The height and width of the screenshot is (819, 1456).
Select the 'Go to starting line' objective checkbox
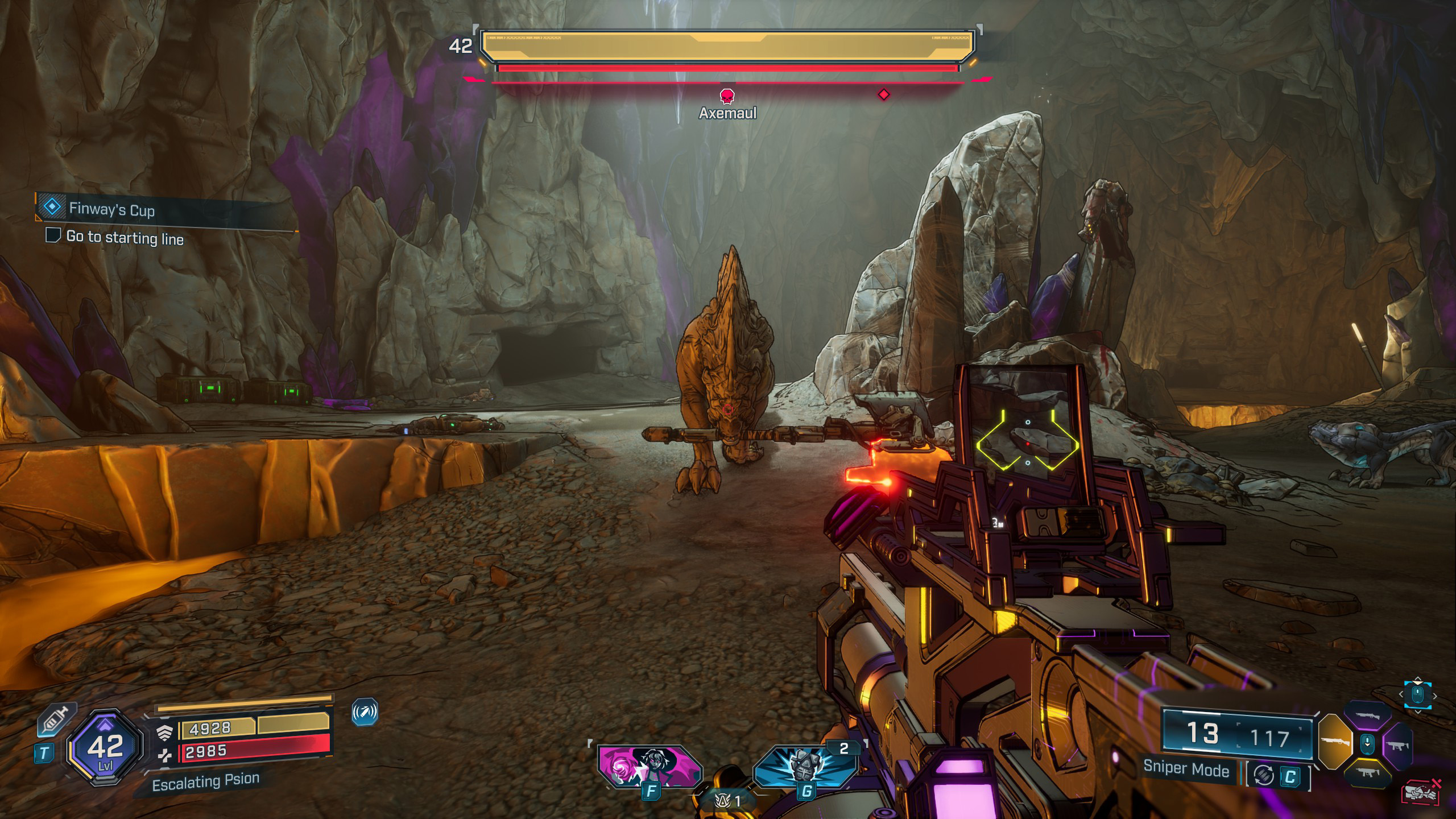pyautogui.click(x=53, y=235)
